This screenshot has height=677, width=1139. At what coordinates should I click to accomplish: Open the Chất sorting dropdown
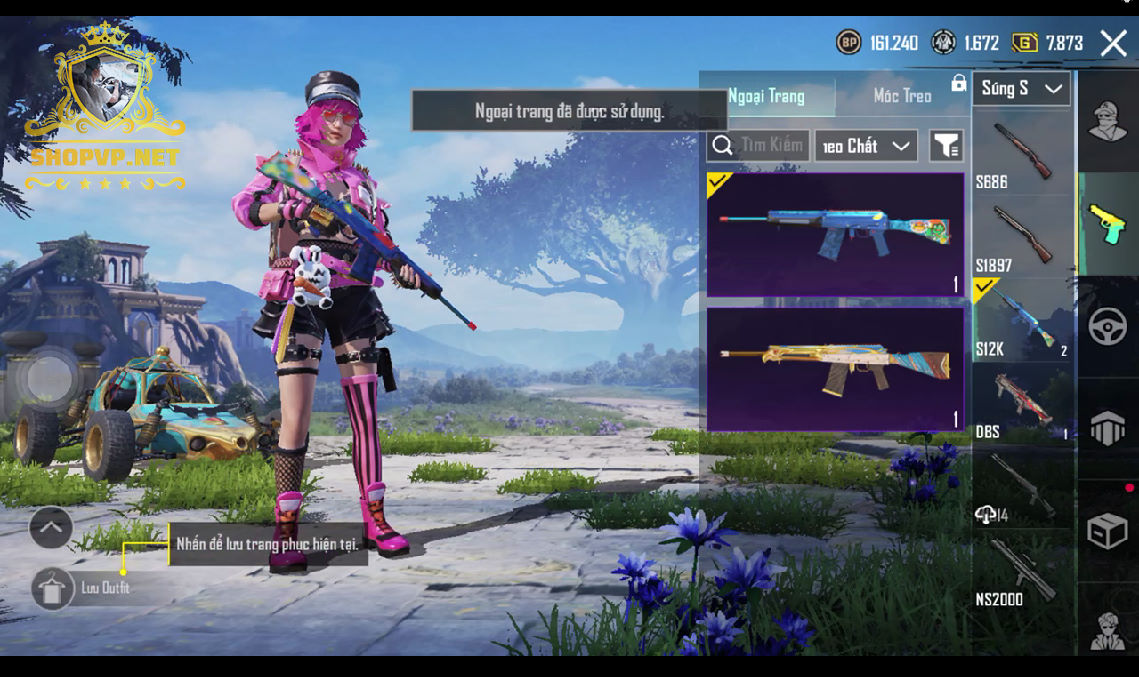pos(865,146)
